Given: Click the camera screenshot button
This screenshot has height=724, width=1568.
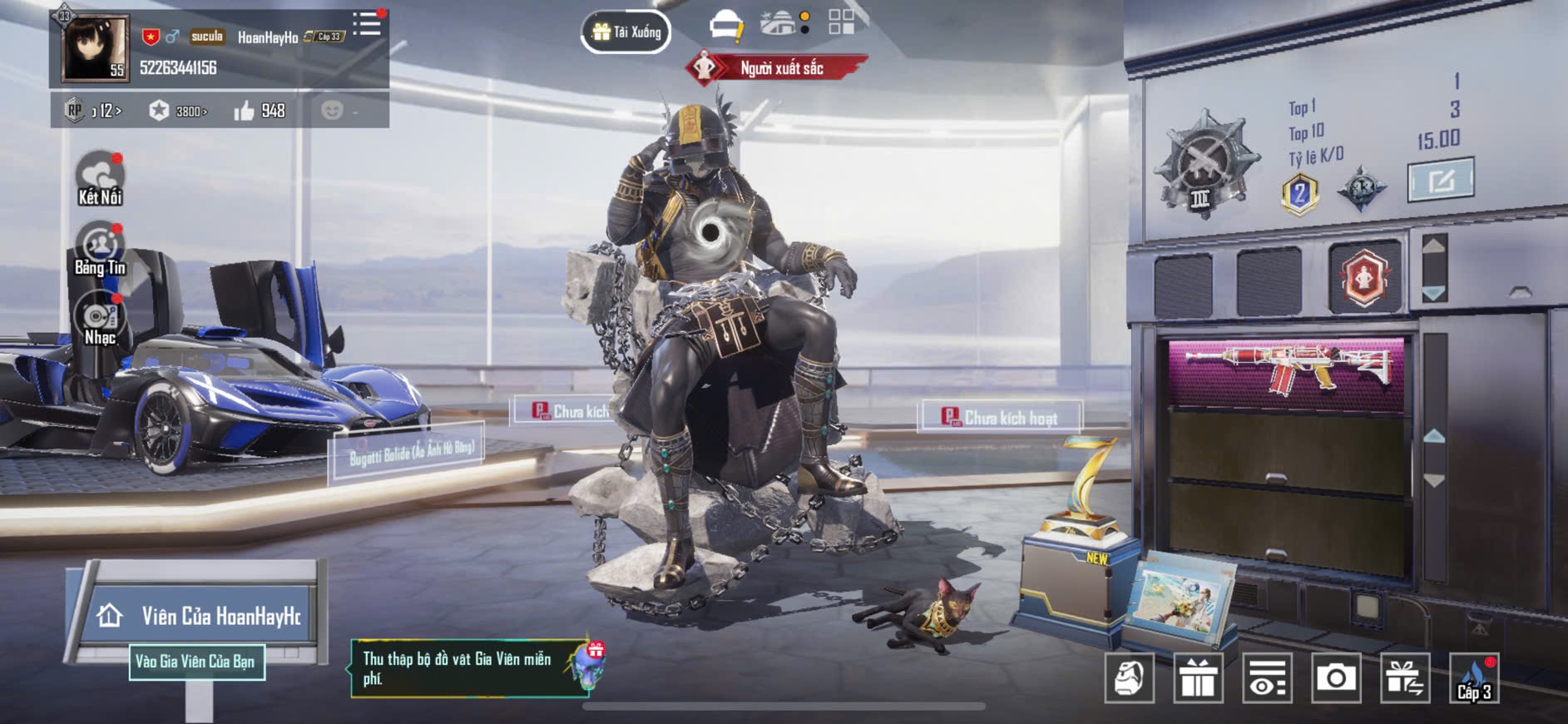Looking at the screenshot, I should click(1336, 678).
